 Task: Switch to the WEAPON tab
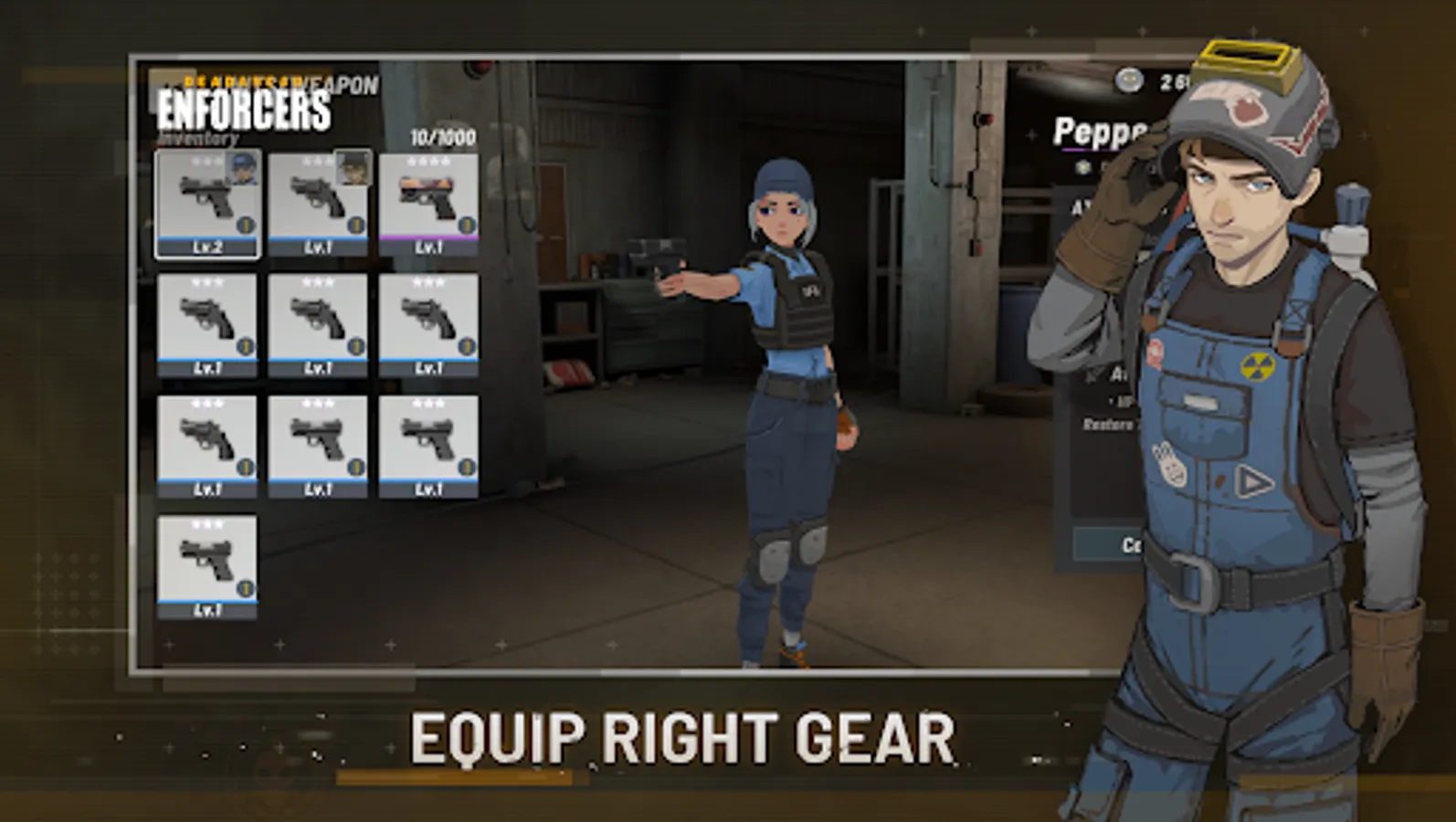point(338,87)
